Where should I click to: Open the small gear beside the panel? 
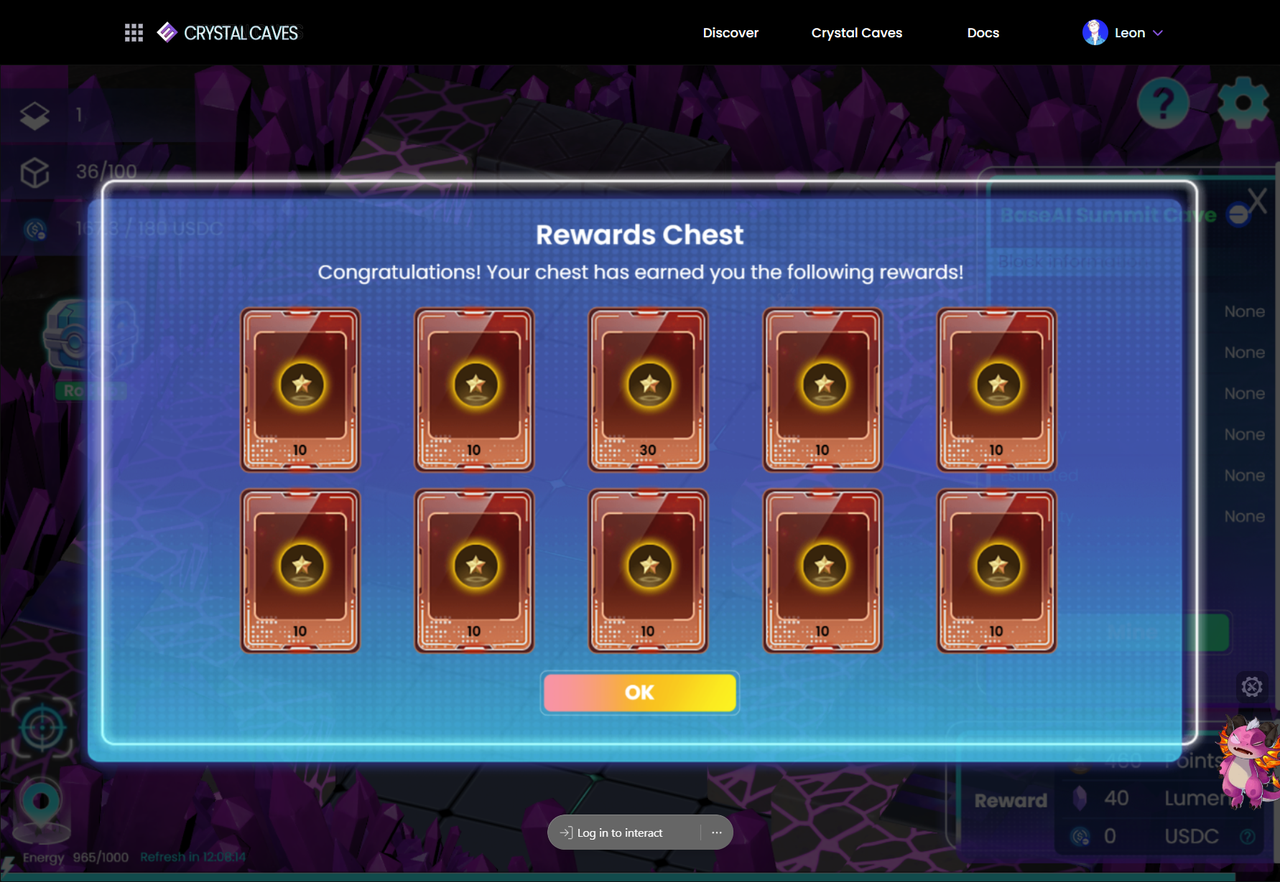(1252, 687)
